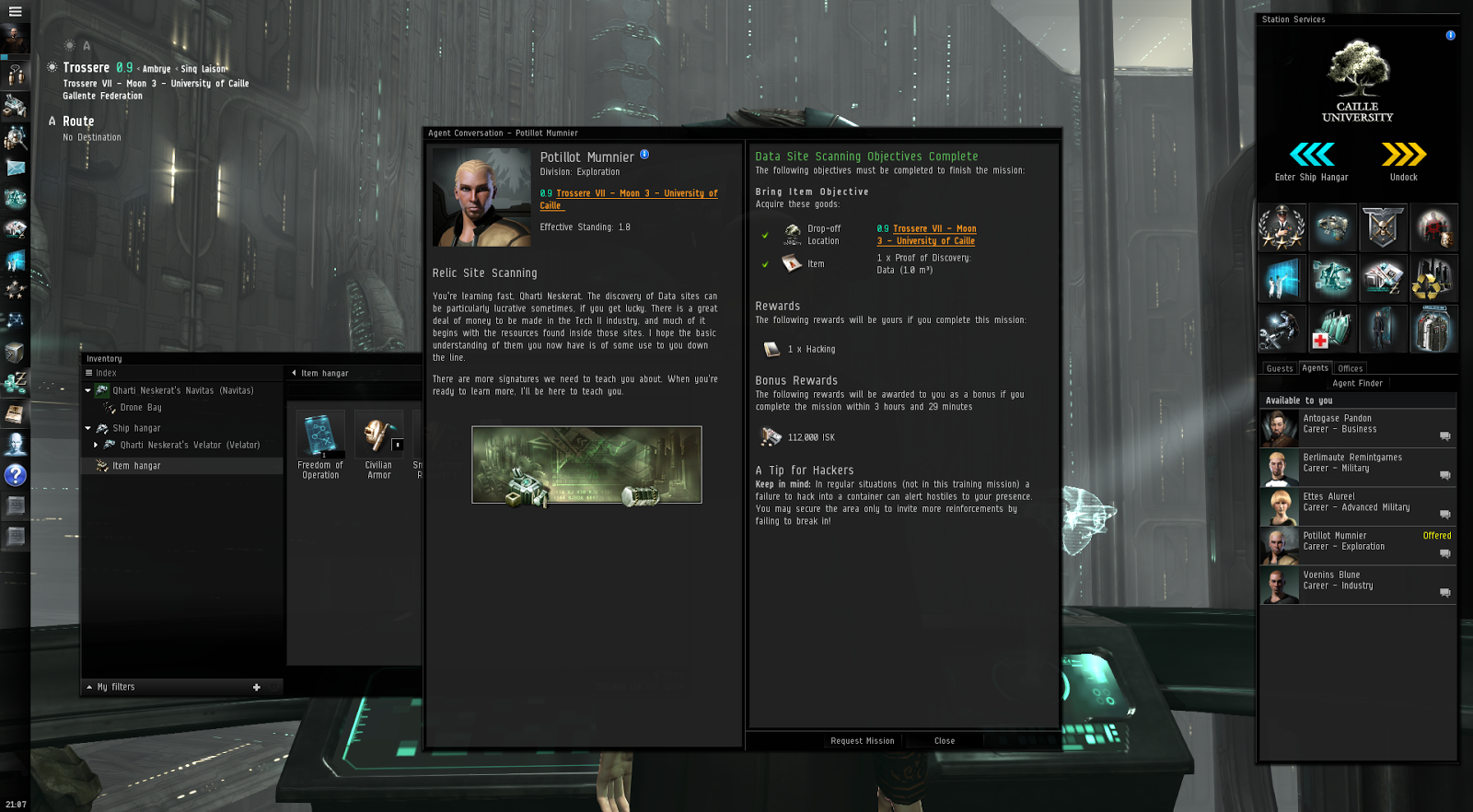Open the Bounty Office skull-shield service icon
Screen dimensions: 1473x812
tap(1384, 227)
